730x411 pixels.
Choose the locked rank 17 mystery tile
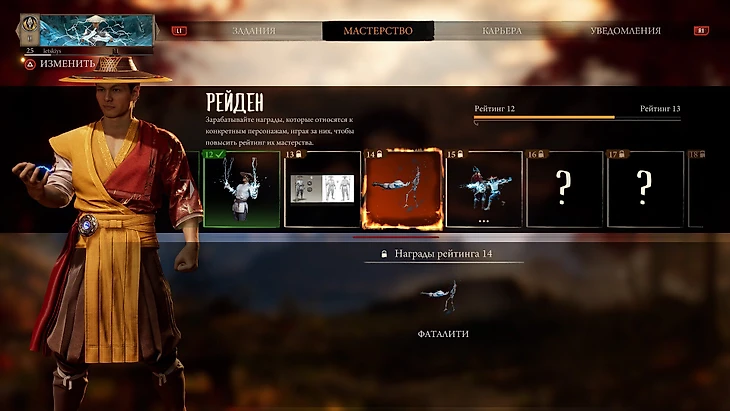645,190
